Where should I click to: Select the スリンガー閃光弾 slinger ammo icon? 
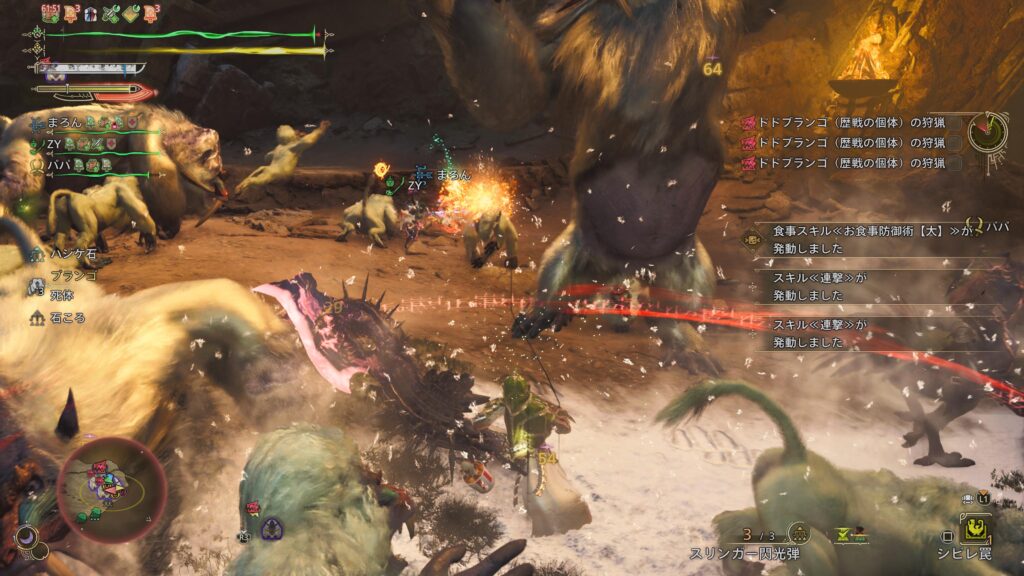click(798, 533)
